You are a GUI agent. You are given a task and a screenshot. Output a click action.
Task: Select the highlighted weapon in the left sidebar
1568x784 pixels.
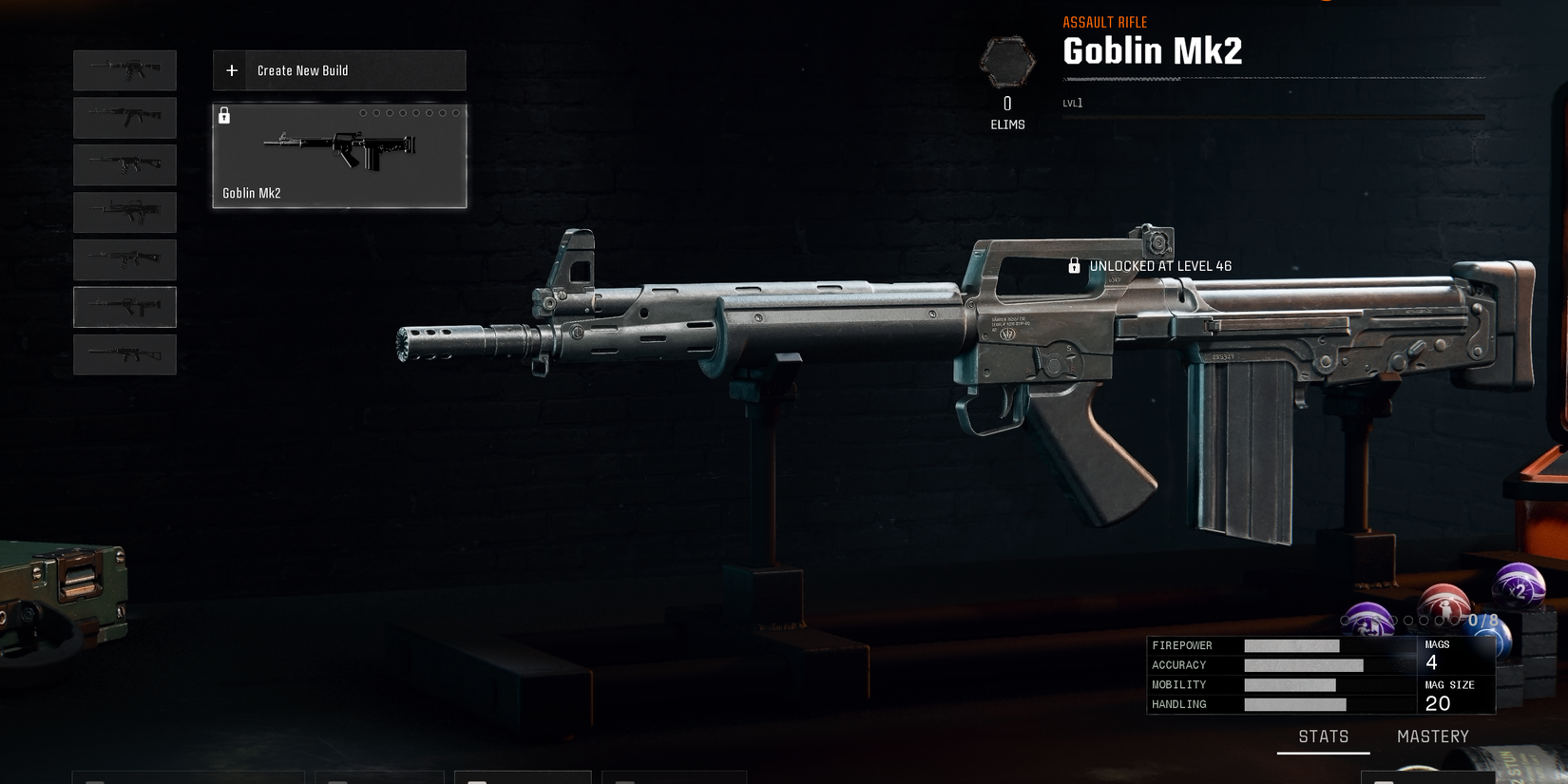[x=124, y=306]
